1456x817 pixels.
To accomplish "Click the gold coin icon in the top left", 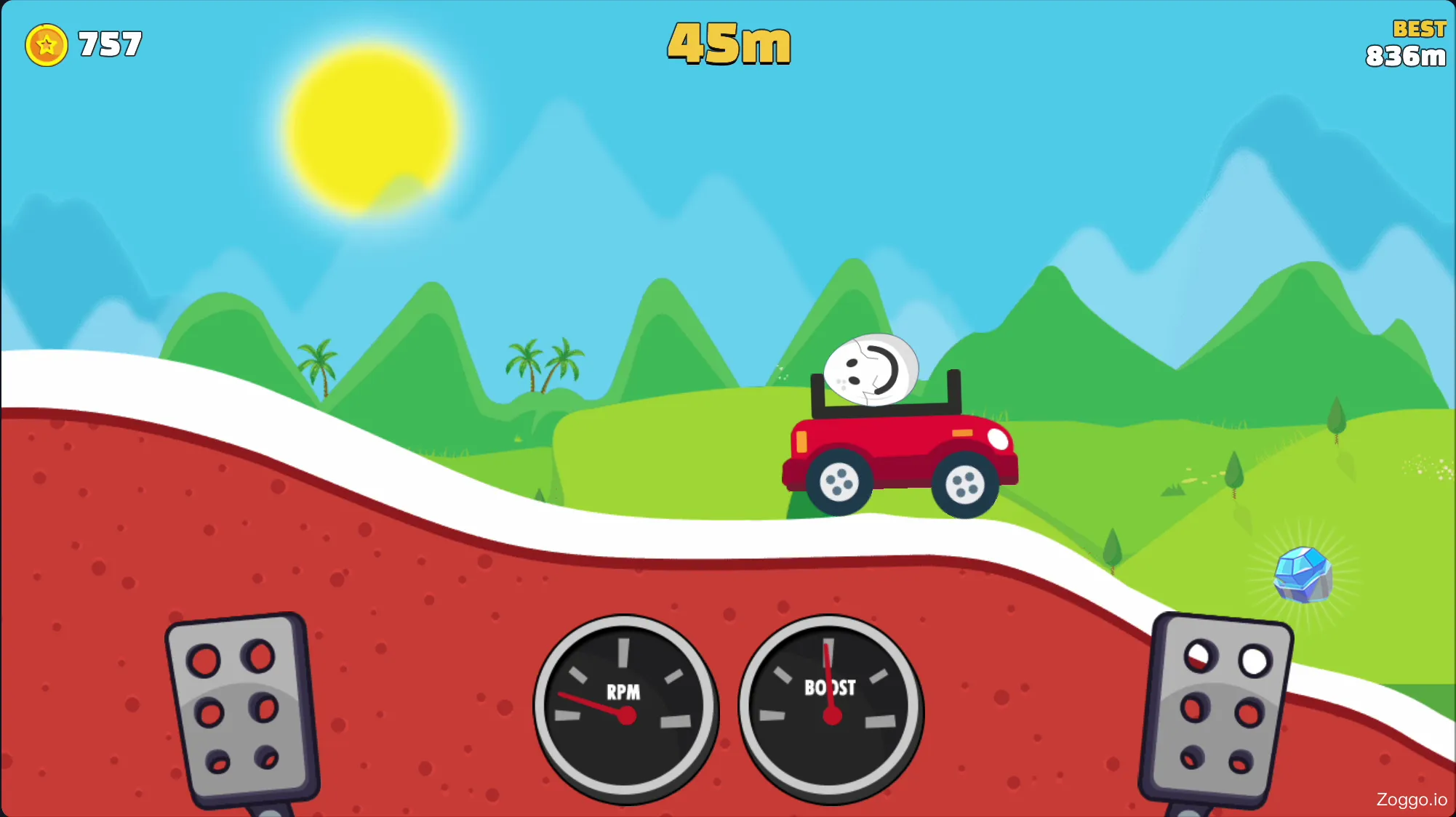I will click(x=47, y=44).
